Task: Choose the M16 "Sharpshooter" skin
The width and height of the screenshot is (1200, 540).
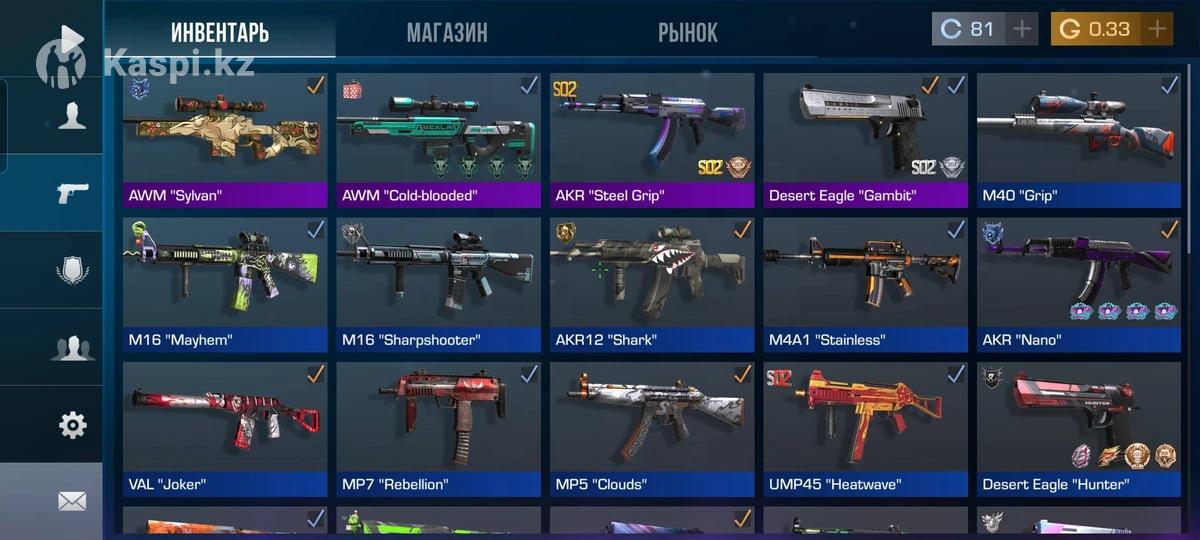Action: click(x=439, y=283)
